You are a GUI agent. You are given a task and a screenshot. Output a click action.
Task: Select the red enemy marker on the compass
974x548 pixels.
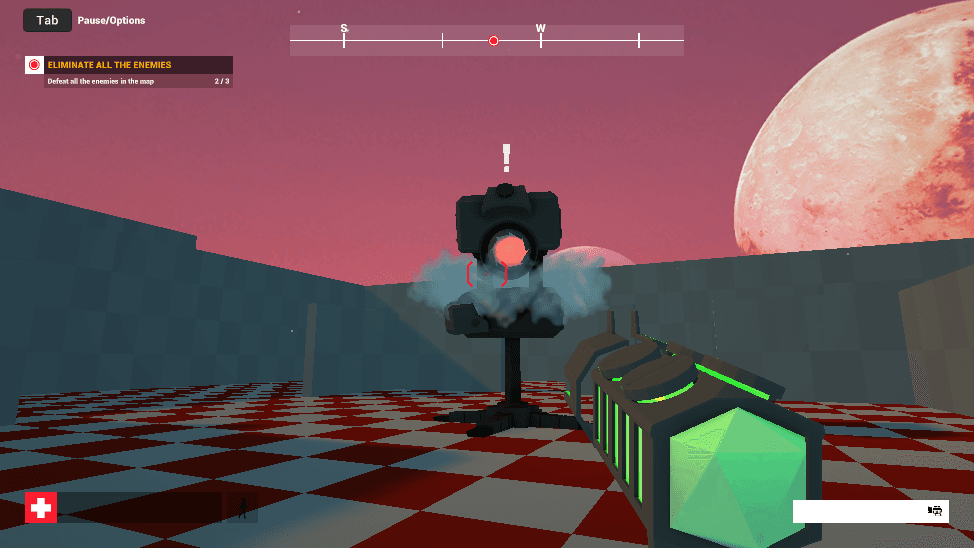(x=493, y=41)
